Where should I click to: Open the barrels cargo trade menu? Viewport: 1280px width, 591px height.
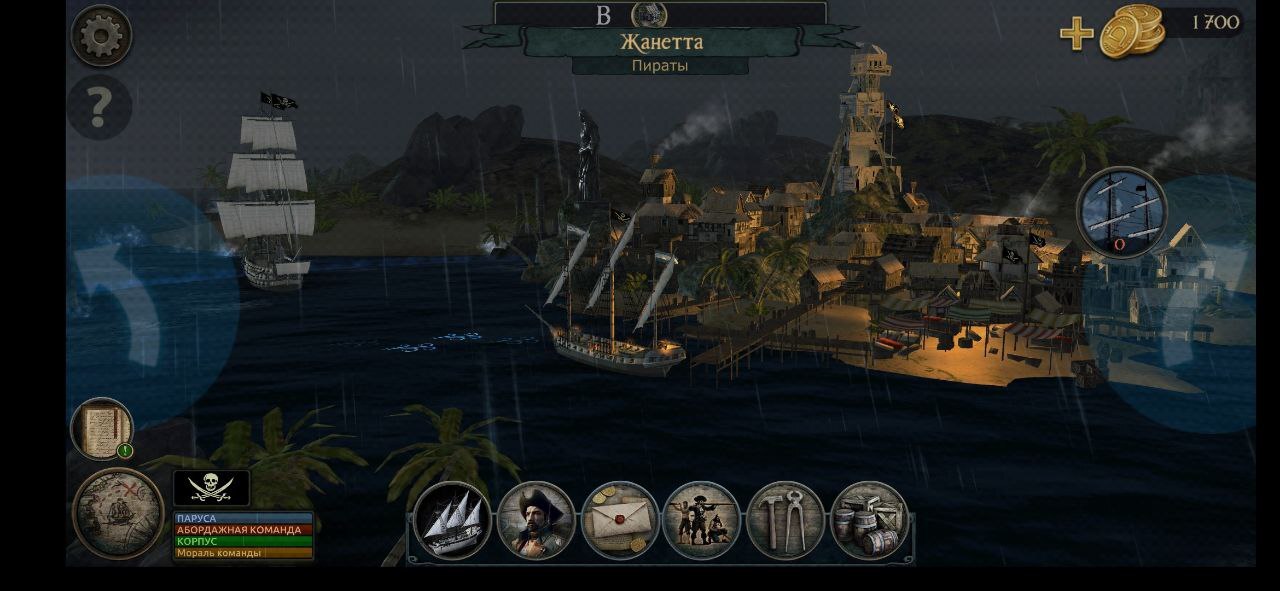[869, 520]
